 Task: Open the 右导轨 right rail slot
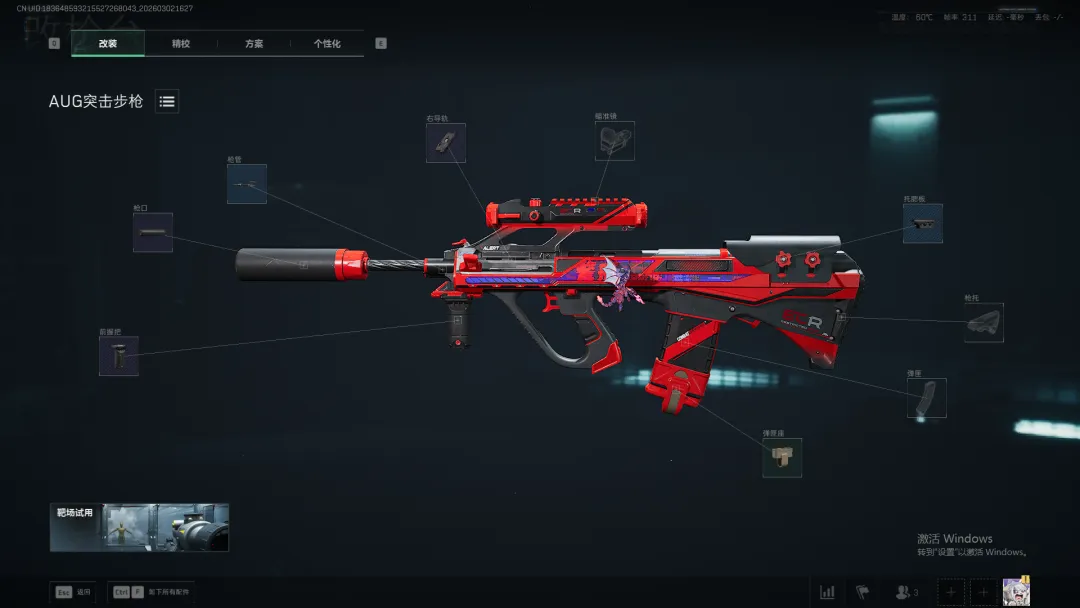tap(446, 143)
